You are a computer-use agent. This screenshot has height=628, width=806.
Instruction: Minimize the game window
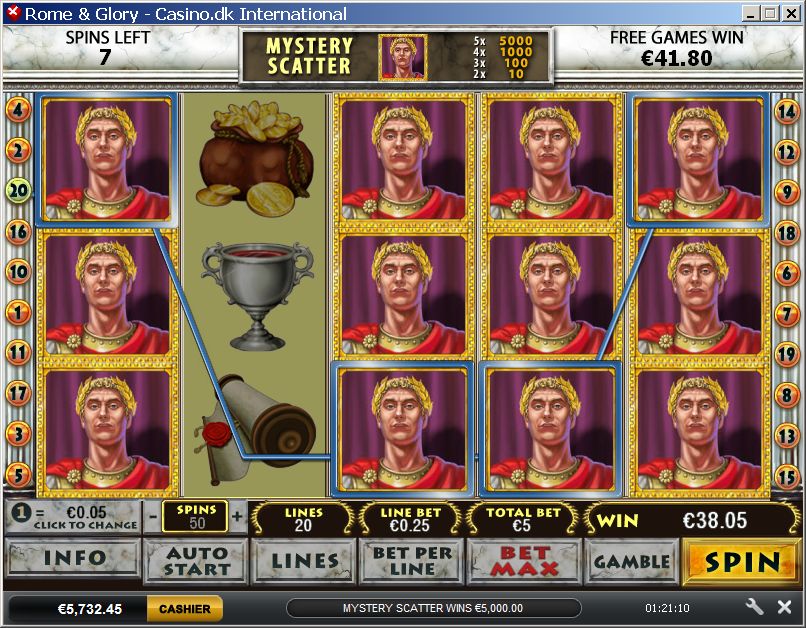pos(752,13)
